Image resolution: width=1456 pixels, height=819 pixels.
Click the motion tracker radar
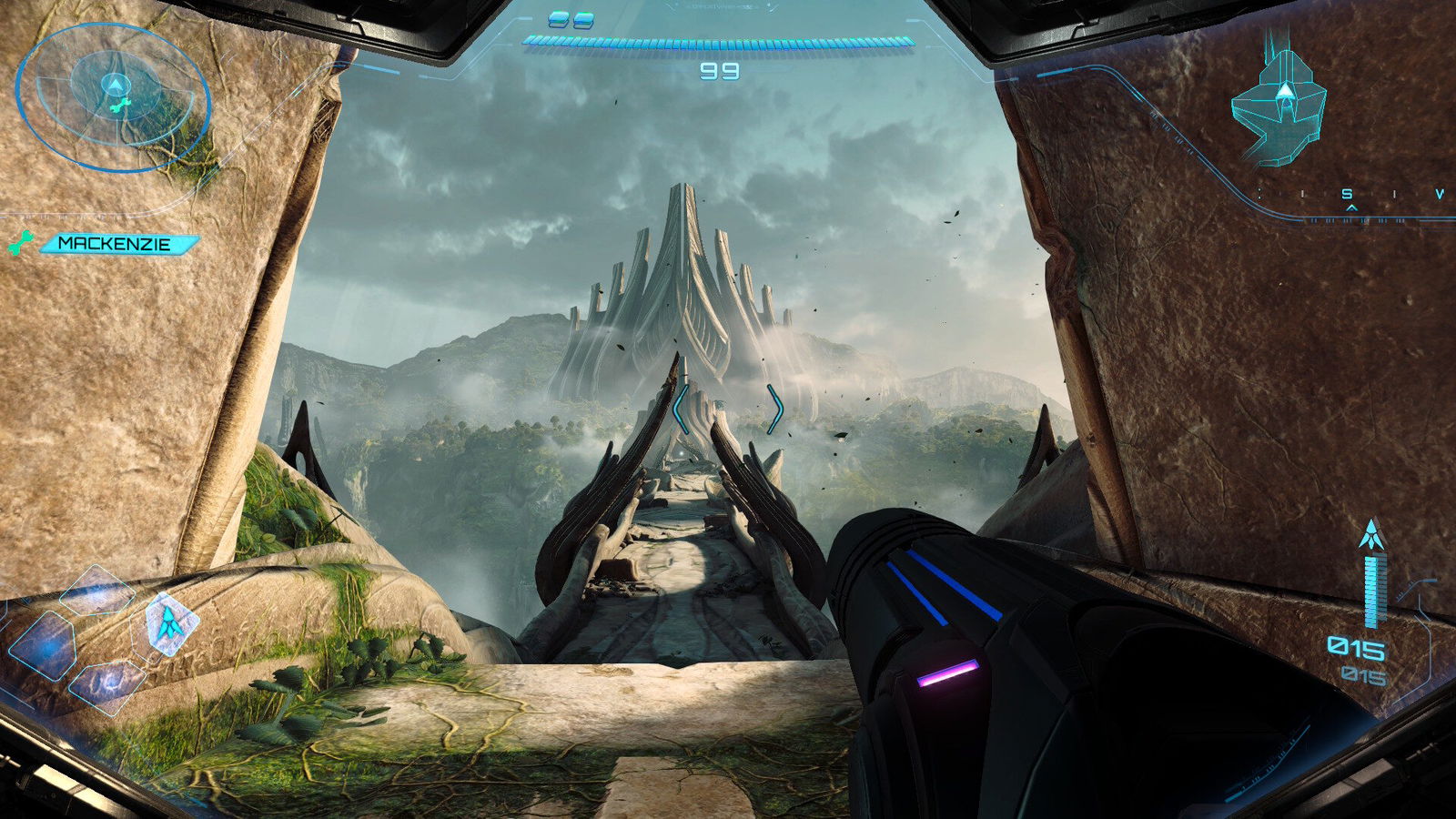click(114, 96)
